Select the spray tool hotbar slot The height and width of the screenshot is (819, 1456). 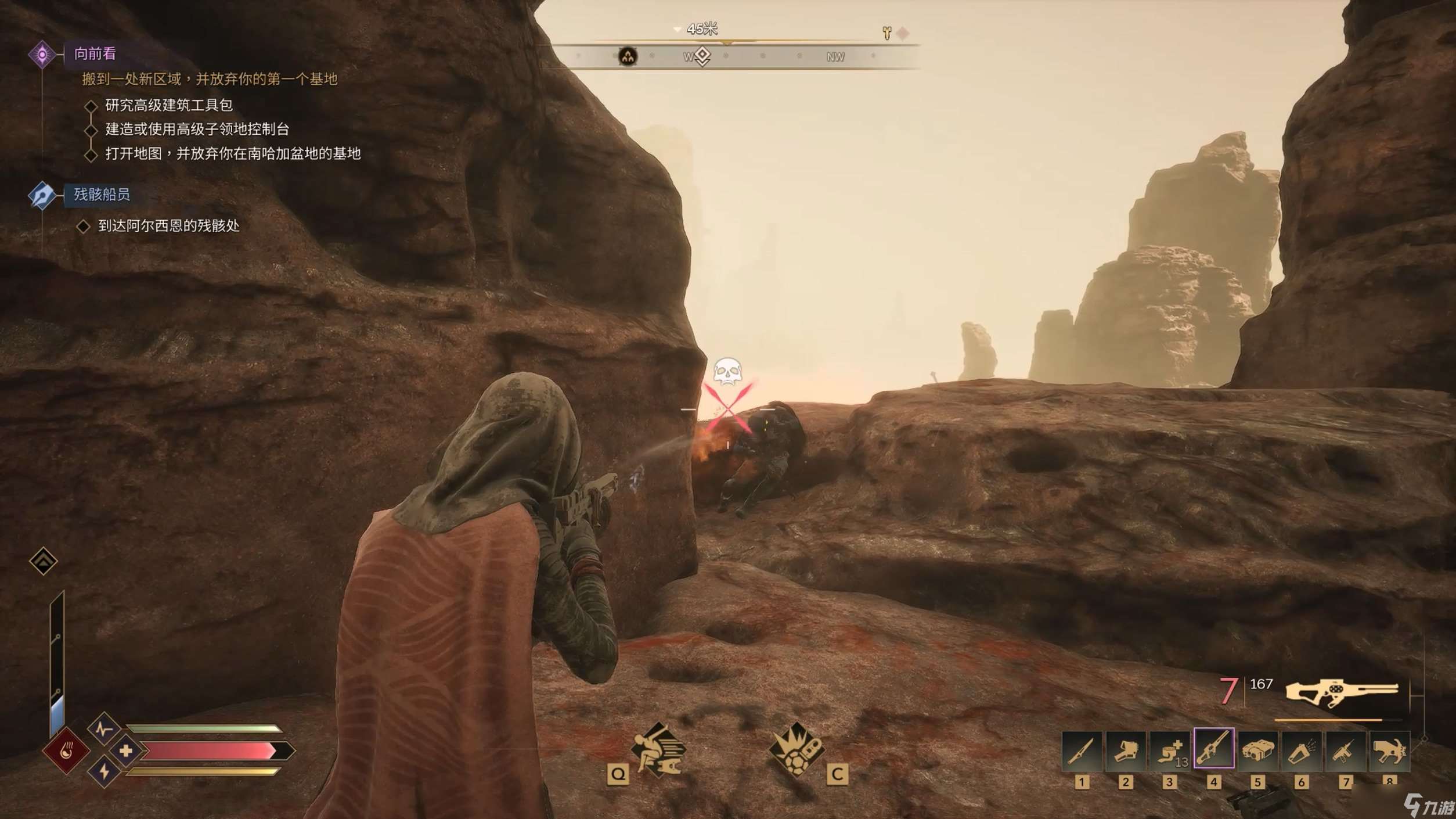coord(1301,750)
